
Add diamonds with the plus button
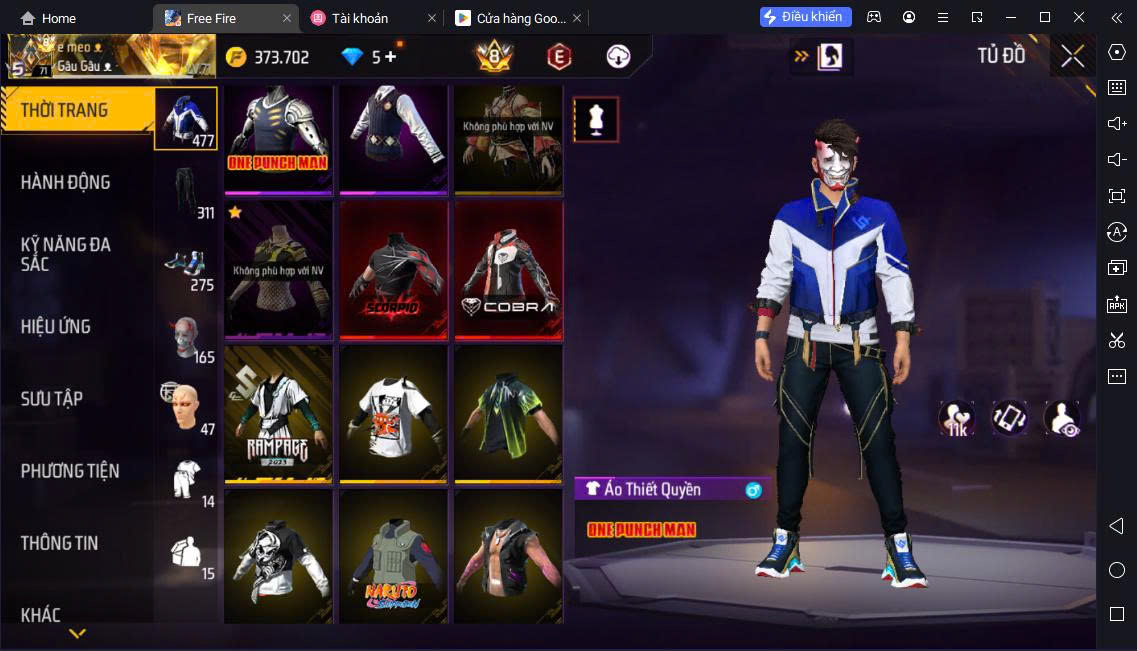391,56
